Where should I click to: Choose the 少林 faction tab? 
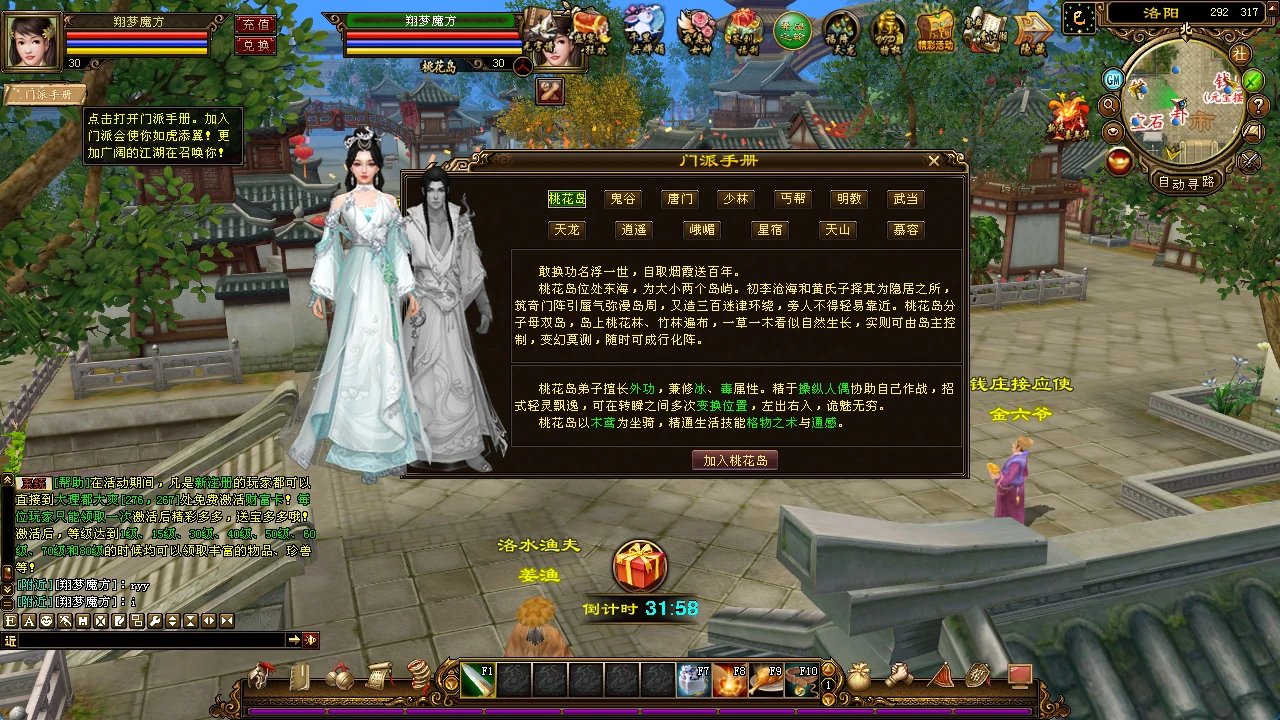click(736, 199)
